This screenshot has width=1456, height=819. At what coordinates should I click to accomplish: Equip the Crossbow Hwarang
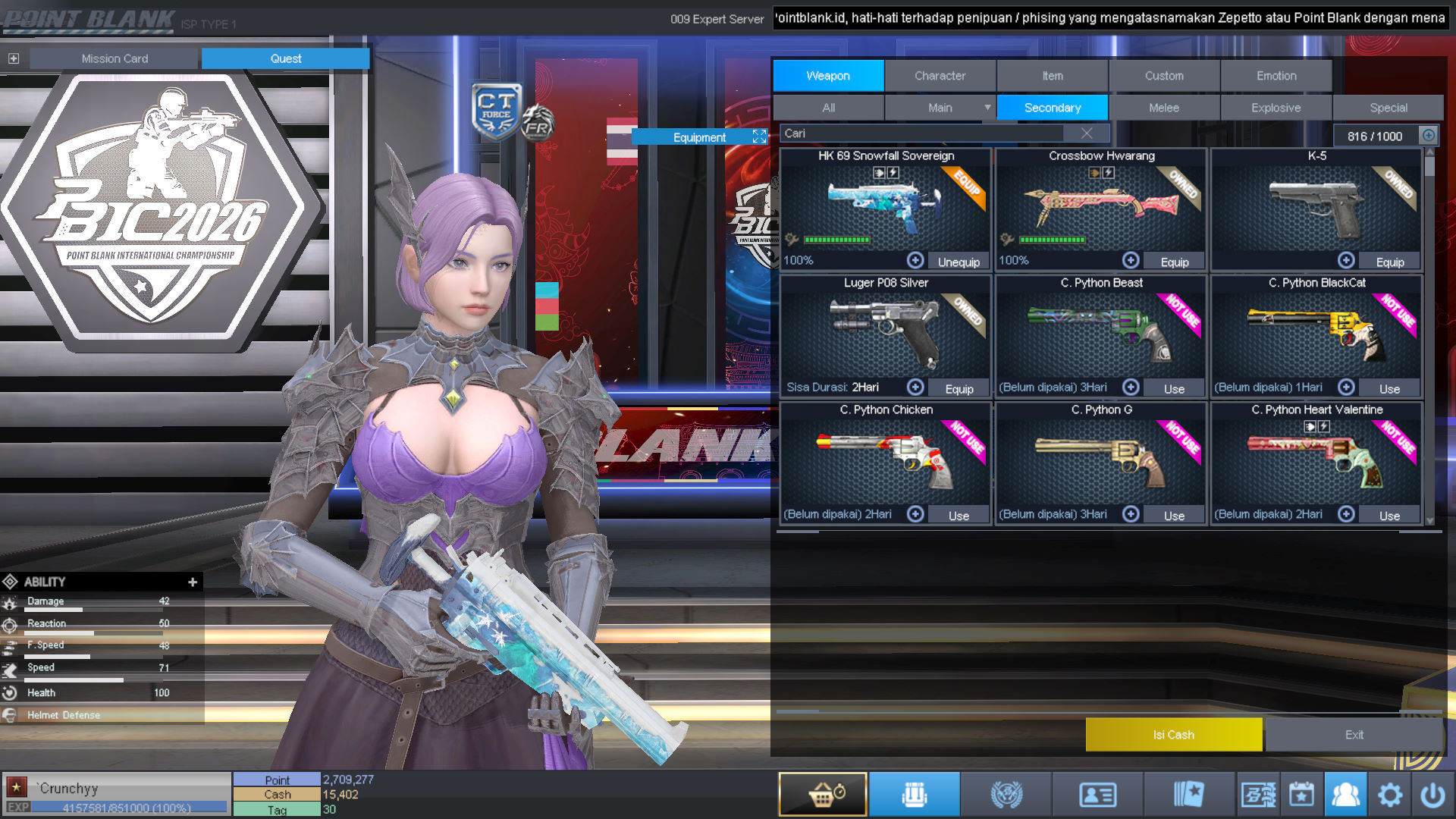point(1174,262)
